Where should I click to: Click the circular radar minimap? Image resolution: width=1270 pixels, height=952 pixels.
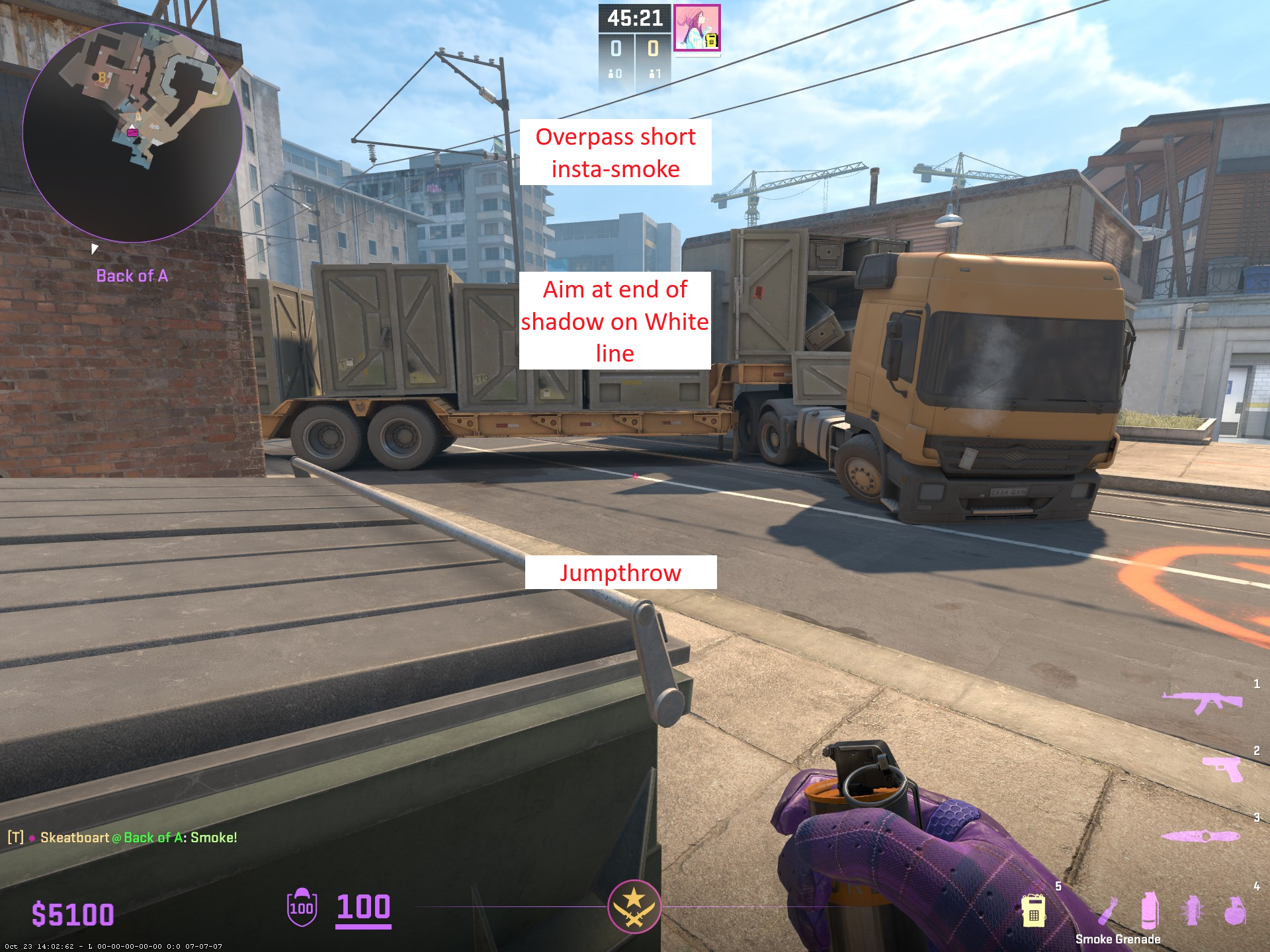coord(132,132)
